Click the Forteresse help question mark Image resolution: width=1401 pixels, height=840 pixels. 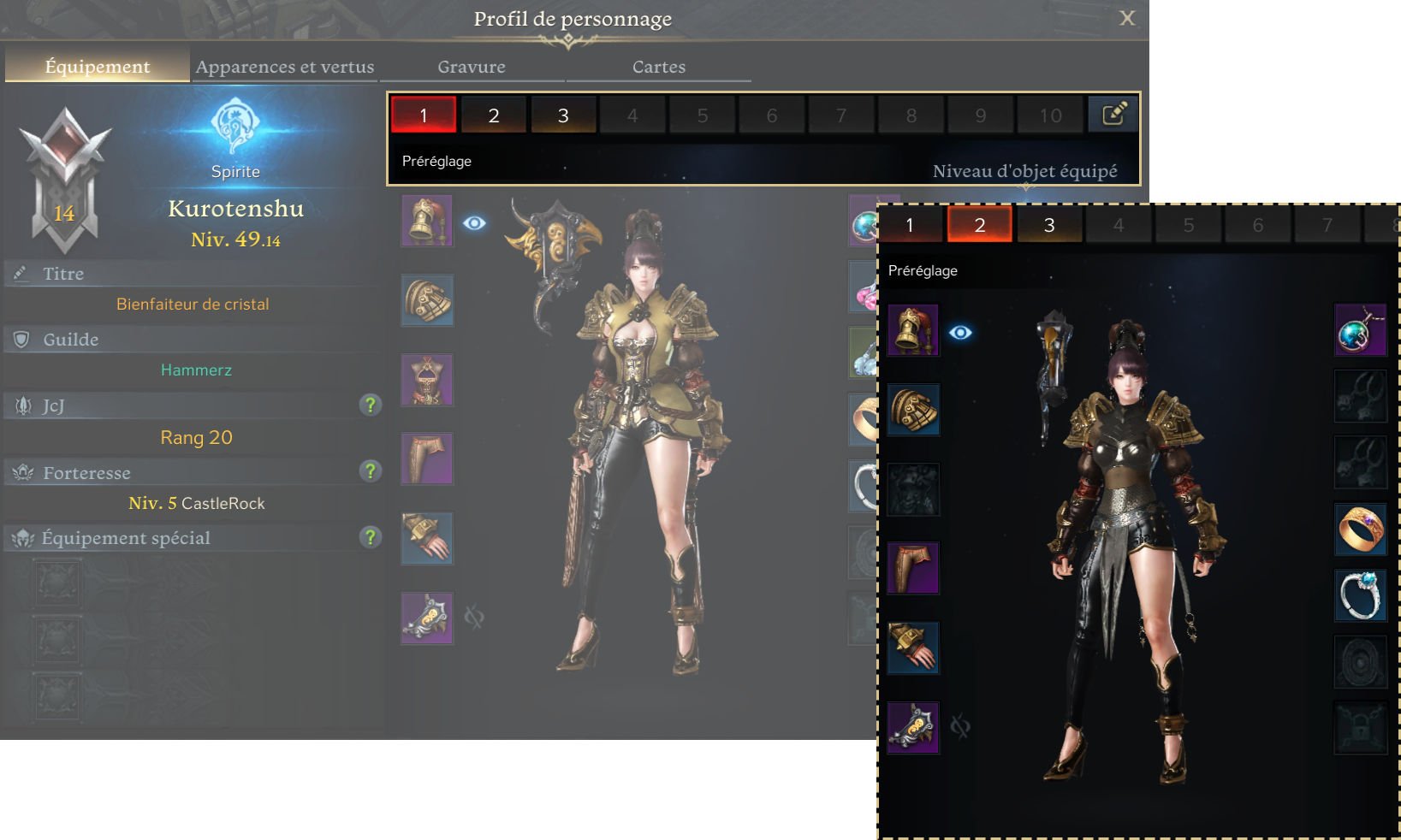point(370,470)
